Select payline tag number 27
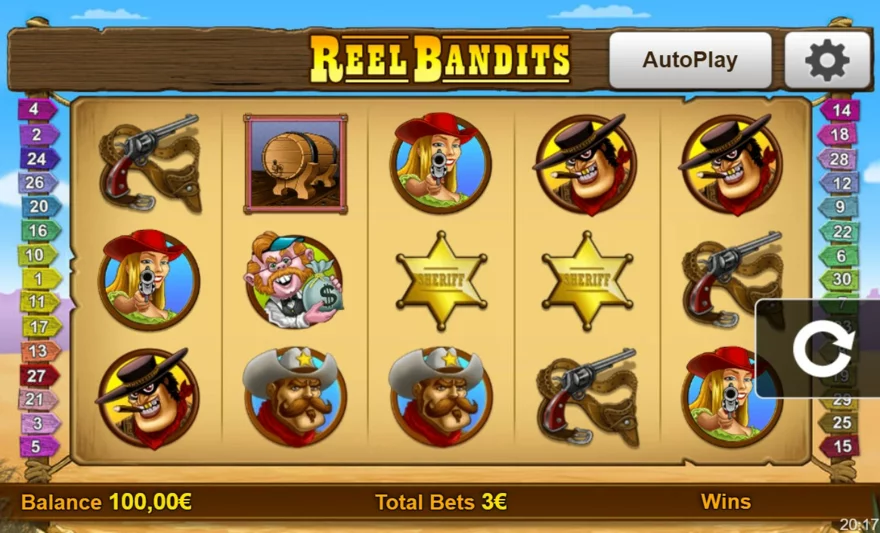 click(36, 375)
